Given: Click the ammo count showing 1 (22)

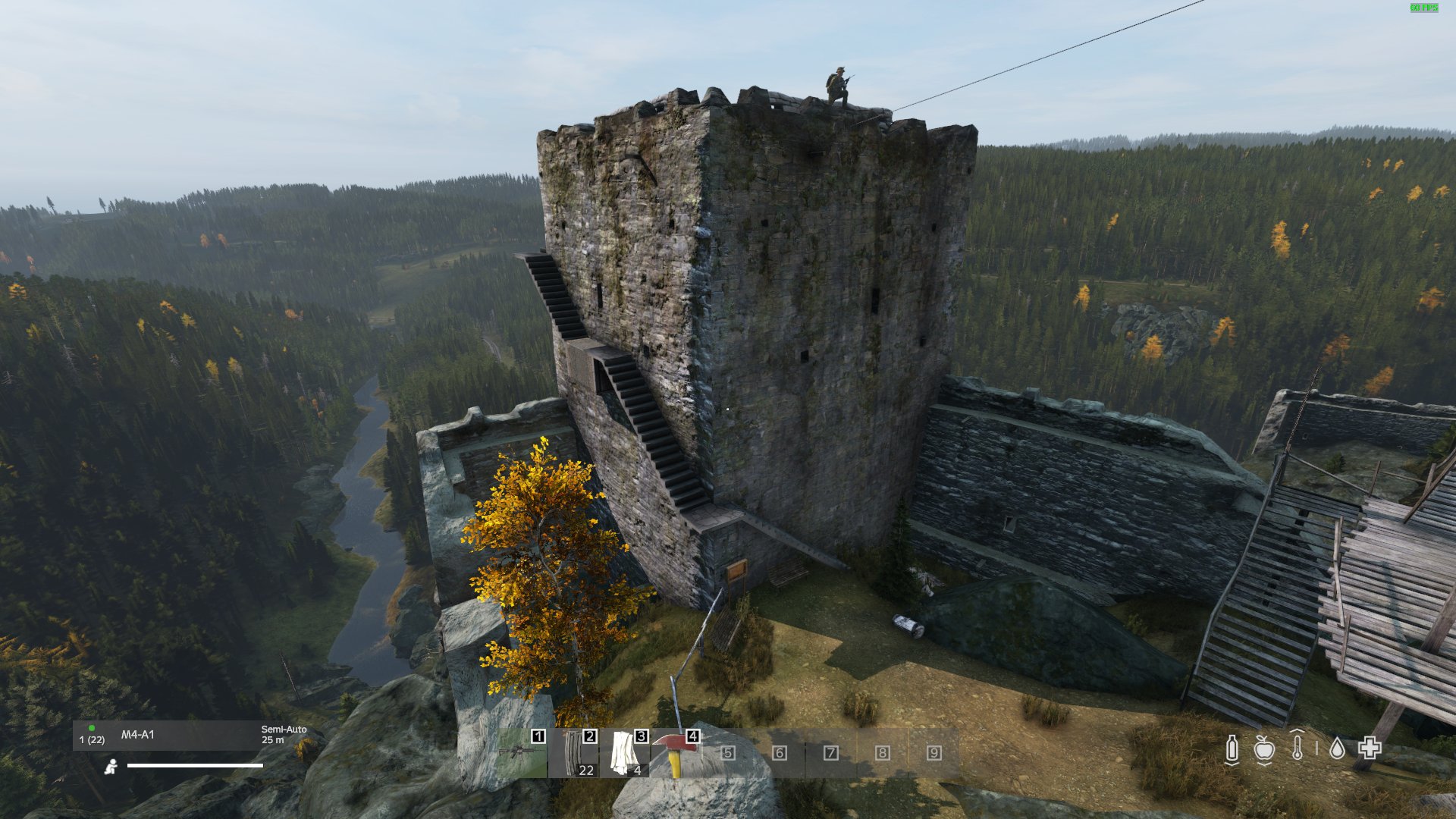Looking at the screenshot, I should click(x=92, y=739).
